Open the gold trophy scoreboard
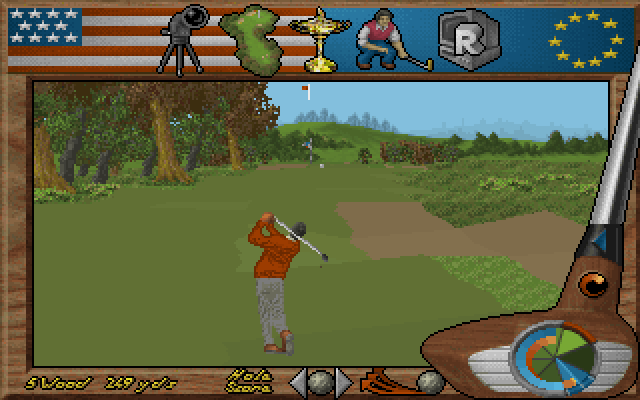Screen dimensions: 640x400 pos(321,38)
